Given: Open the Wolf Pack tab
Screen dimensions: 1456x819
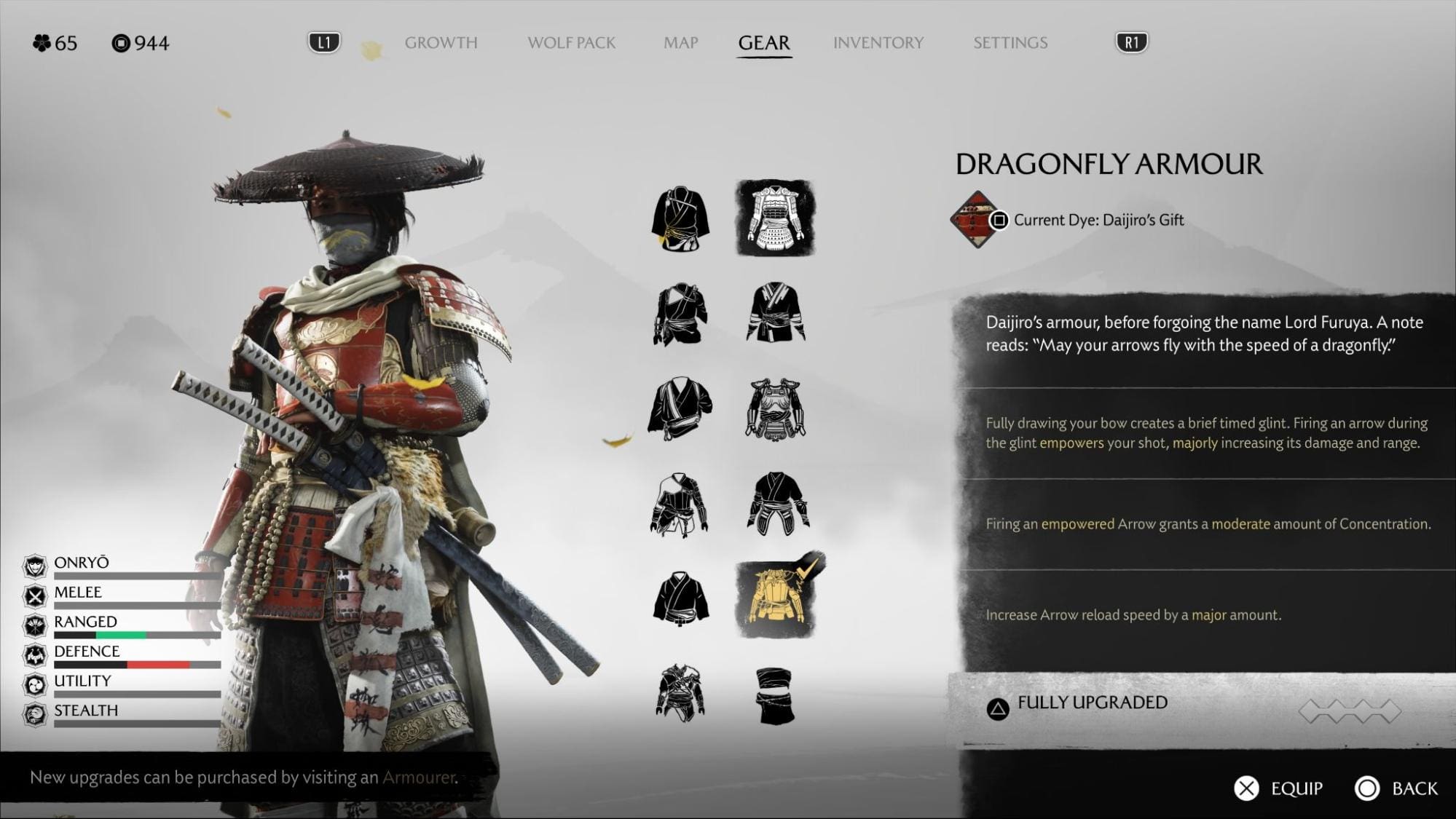Looking at the screenshot, I should point(571,43).
